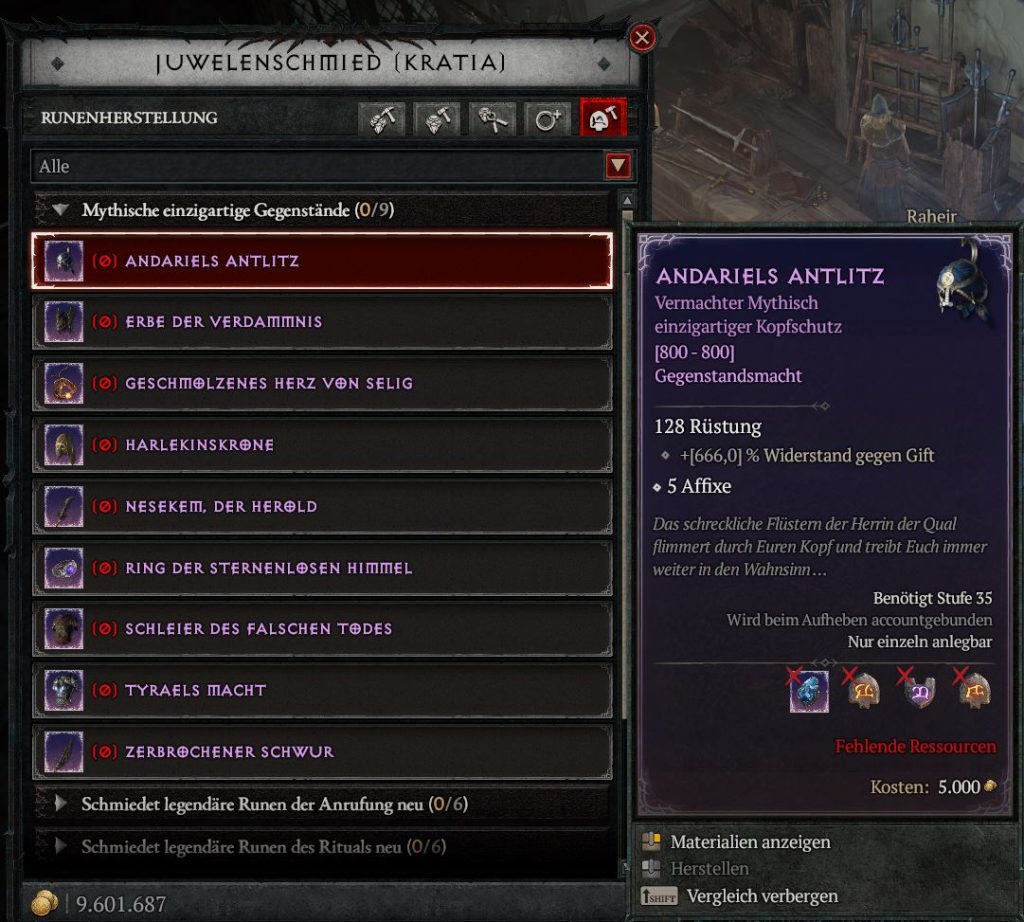Switch to the highlighted red Runenherstellung tab
The height and width of the screenshot is (922, 1024).
[603, 118]
